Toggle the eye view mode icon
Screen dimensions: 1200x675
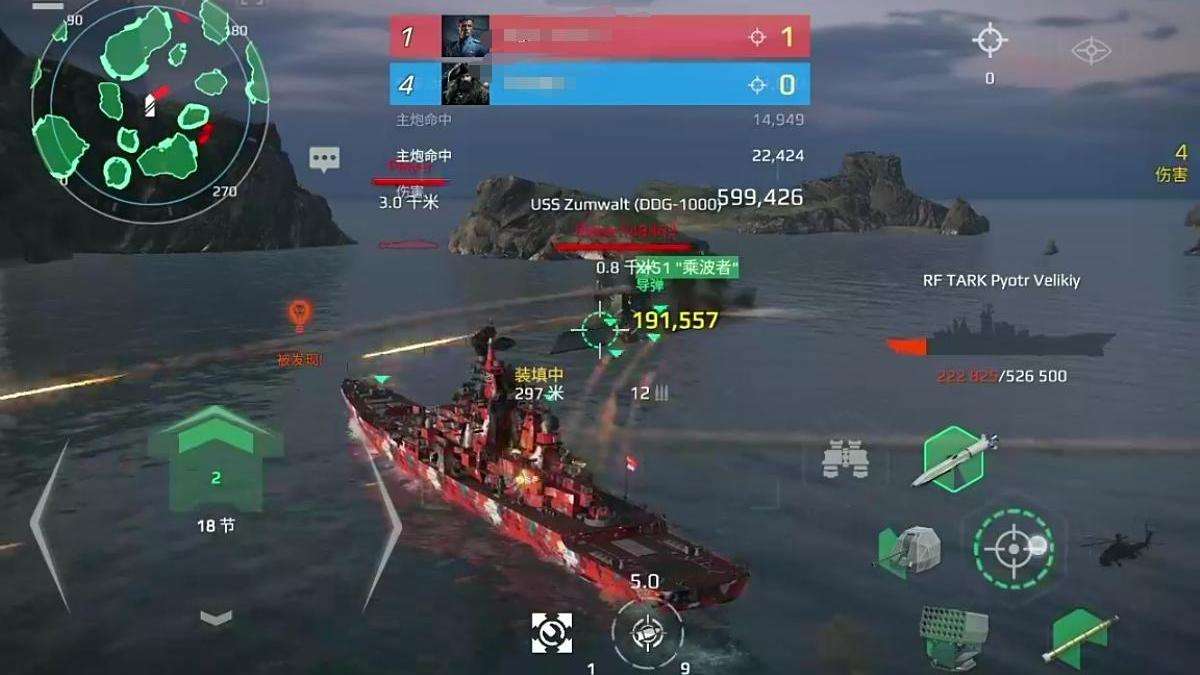click(x=1091, y=50)
